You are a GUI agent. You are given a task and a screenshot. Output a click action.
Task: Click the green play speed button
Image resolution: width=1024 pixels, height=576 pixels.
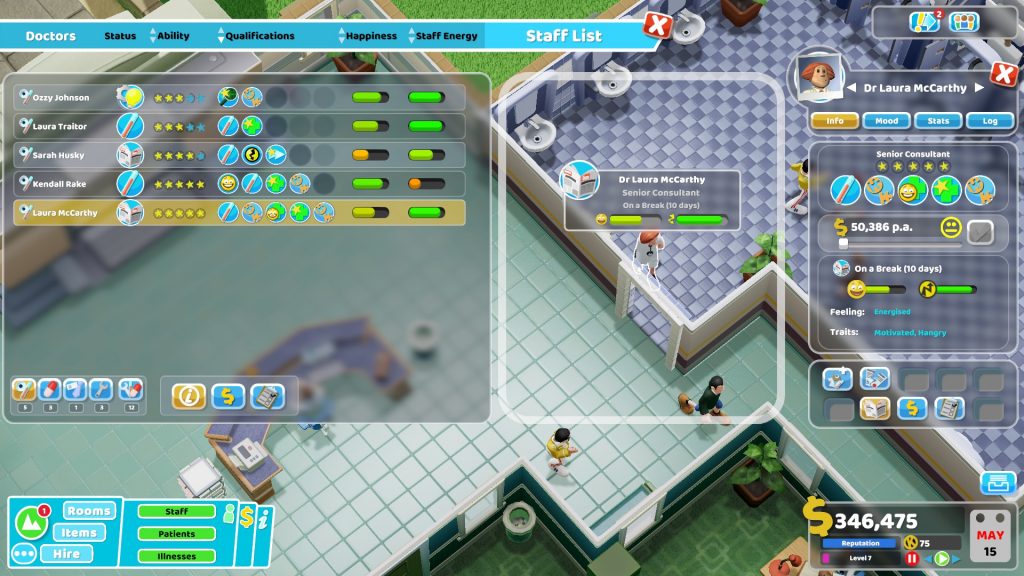[x=940, y=559]
